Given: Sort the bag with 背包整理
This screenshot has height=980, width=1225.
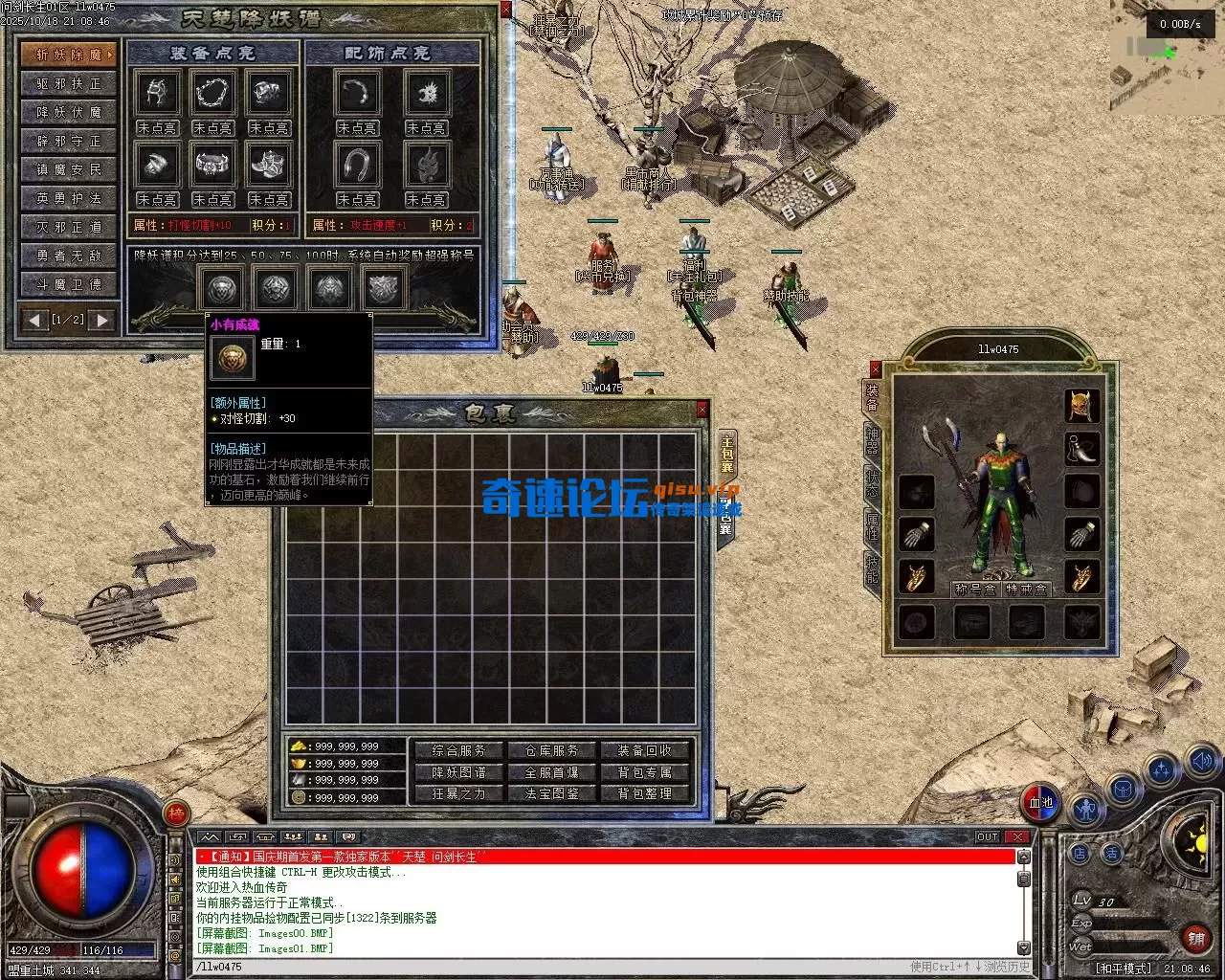Looking at the screenshot, I should [x=645, y=793].
